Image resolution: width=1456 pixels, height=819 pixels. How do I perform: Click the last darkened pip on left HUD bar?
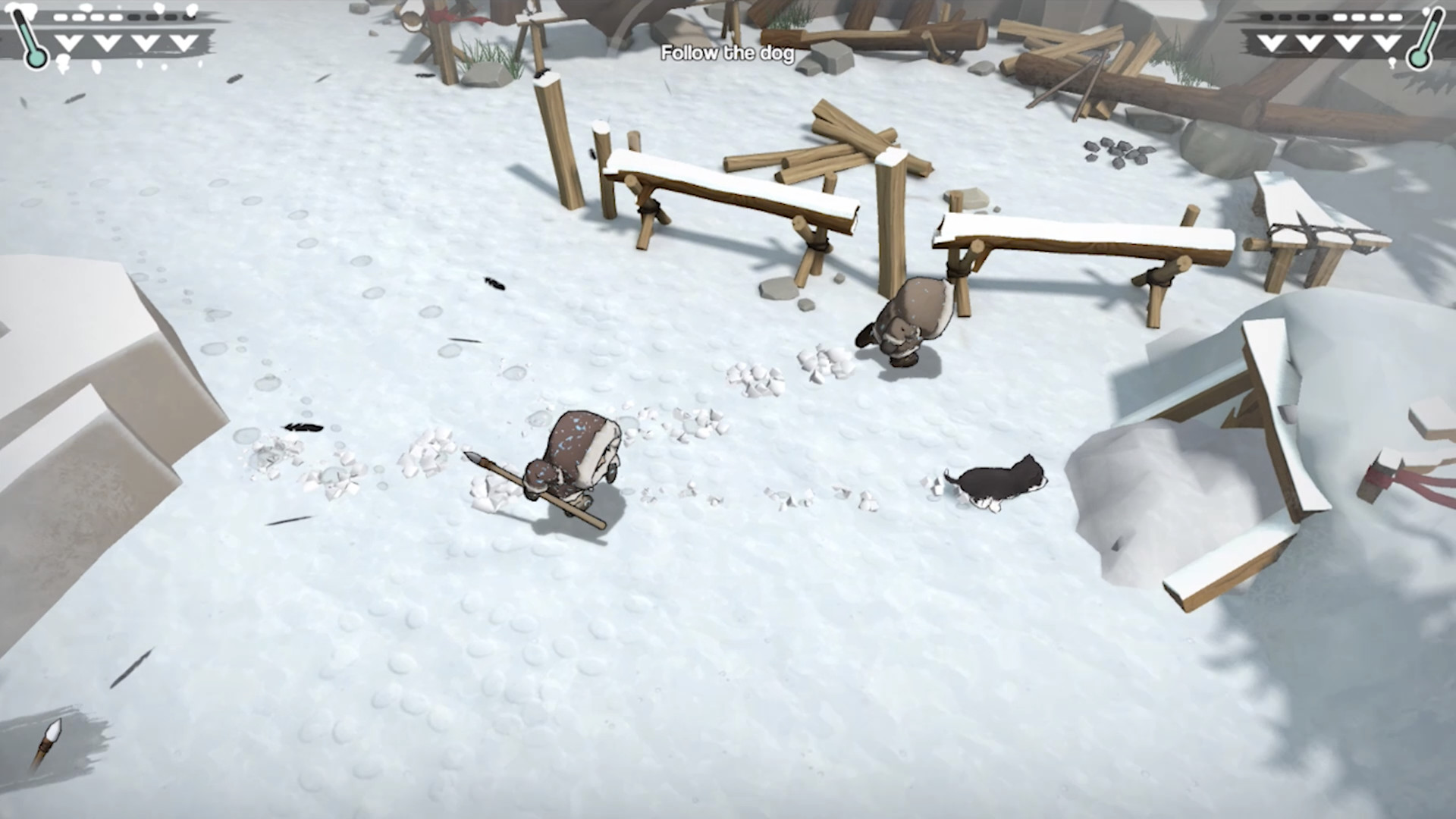click(x=188, y=17)
